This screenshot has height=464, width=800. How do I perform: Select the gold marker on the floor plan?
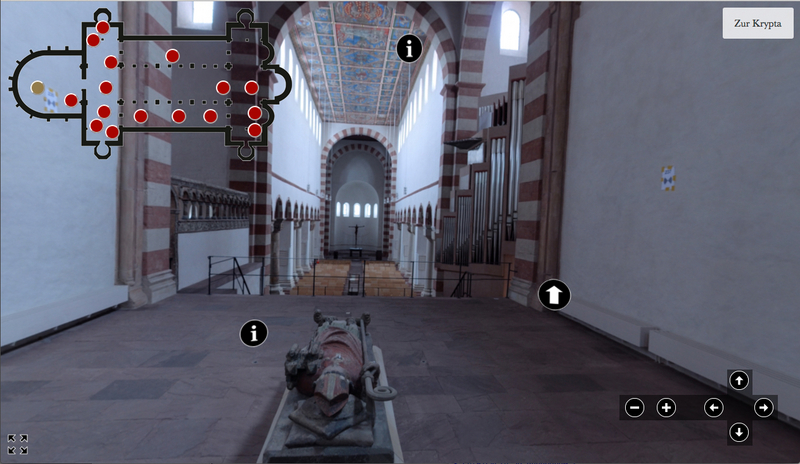(38, 88)
